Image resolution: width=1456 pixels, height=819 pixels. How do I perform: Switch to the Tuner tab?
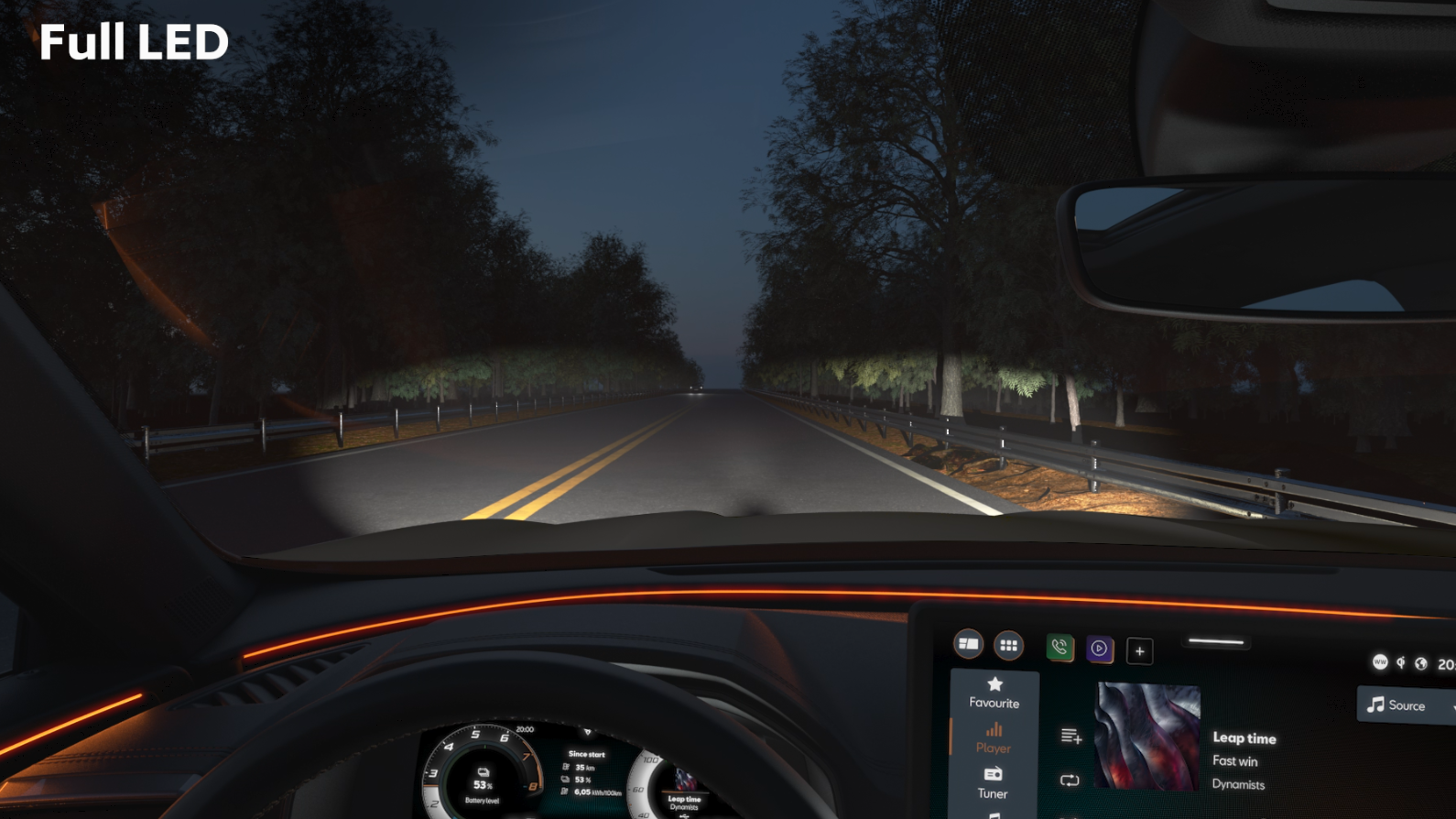[x=993, y=783]
